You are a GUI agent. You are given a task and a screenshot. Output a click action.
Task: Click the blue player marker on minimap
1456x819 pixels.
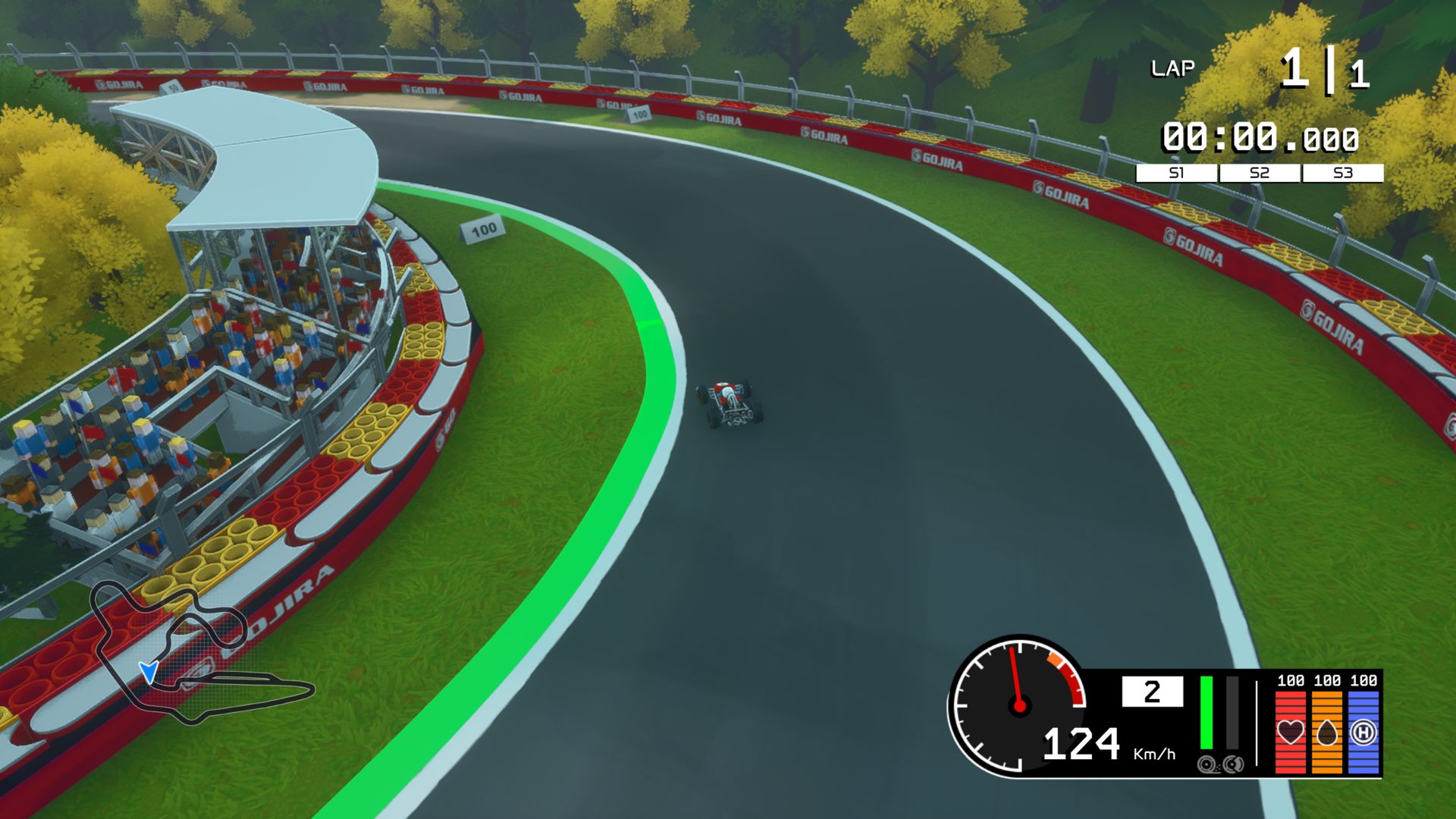point(149,672)
